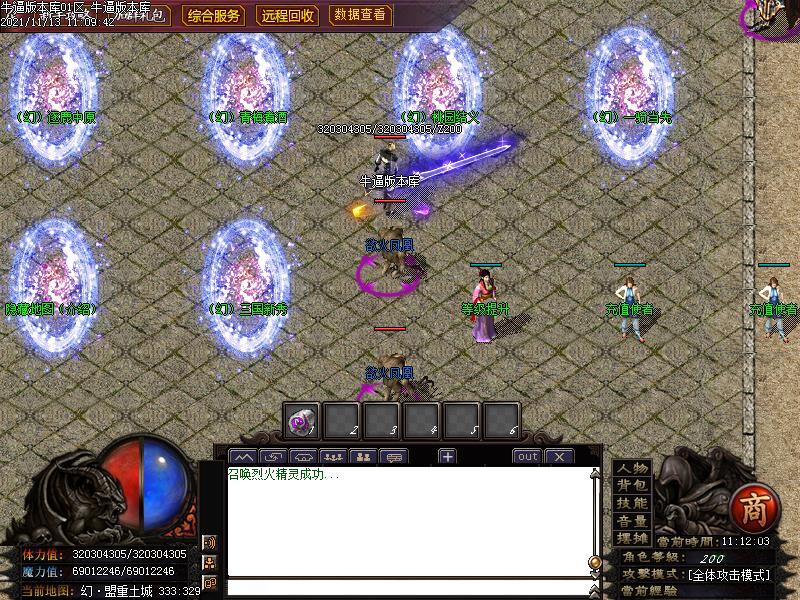Open the 摆摊 stall panel
The width and height of the screenshot is (800, 600).
(x=632, y=538)
